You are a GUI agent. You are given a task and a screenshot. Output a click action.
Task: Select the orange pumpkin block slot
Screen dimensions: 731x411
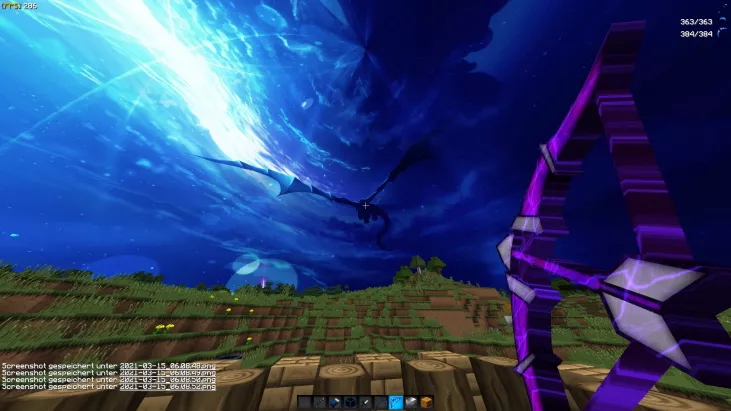pos(426,402)
